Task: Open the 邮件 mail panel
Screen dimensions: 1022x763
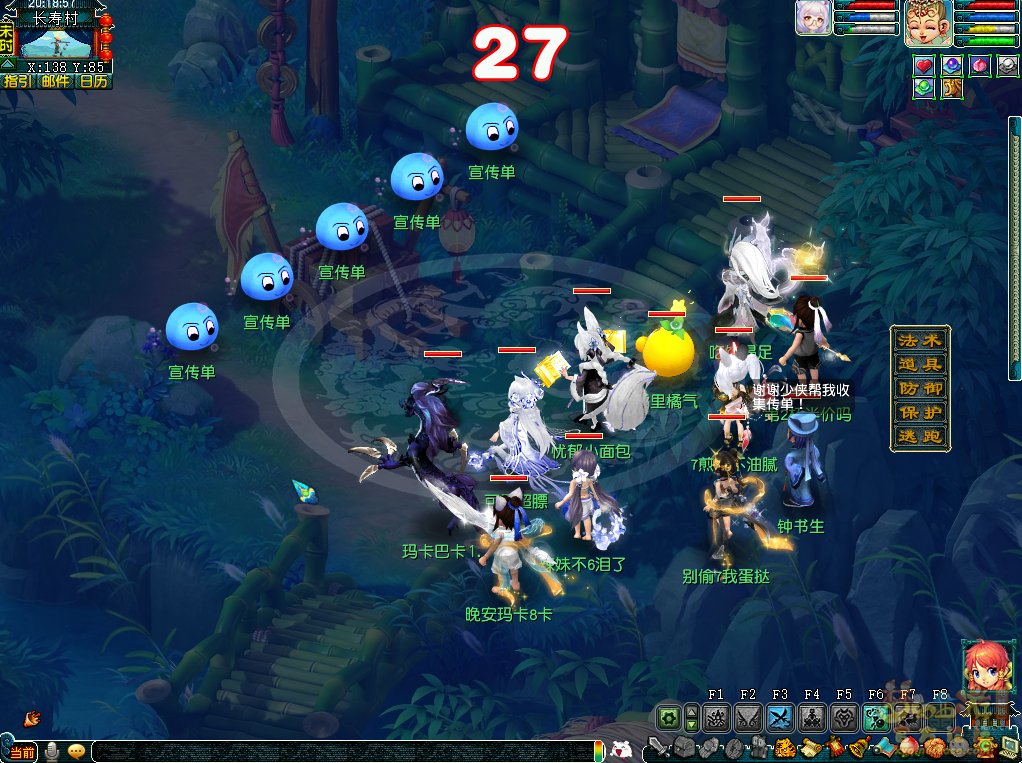Action: point(55,81)
